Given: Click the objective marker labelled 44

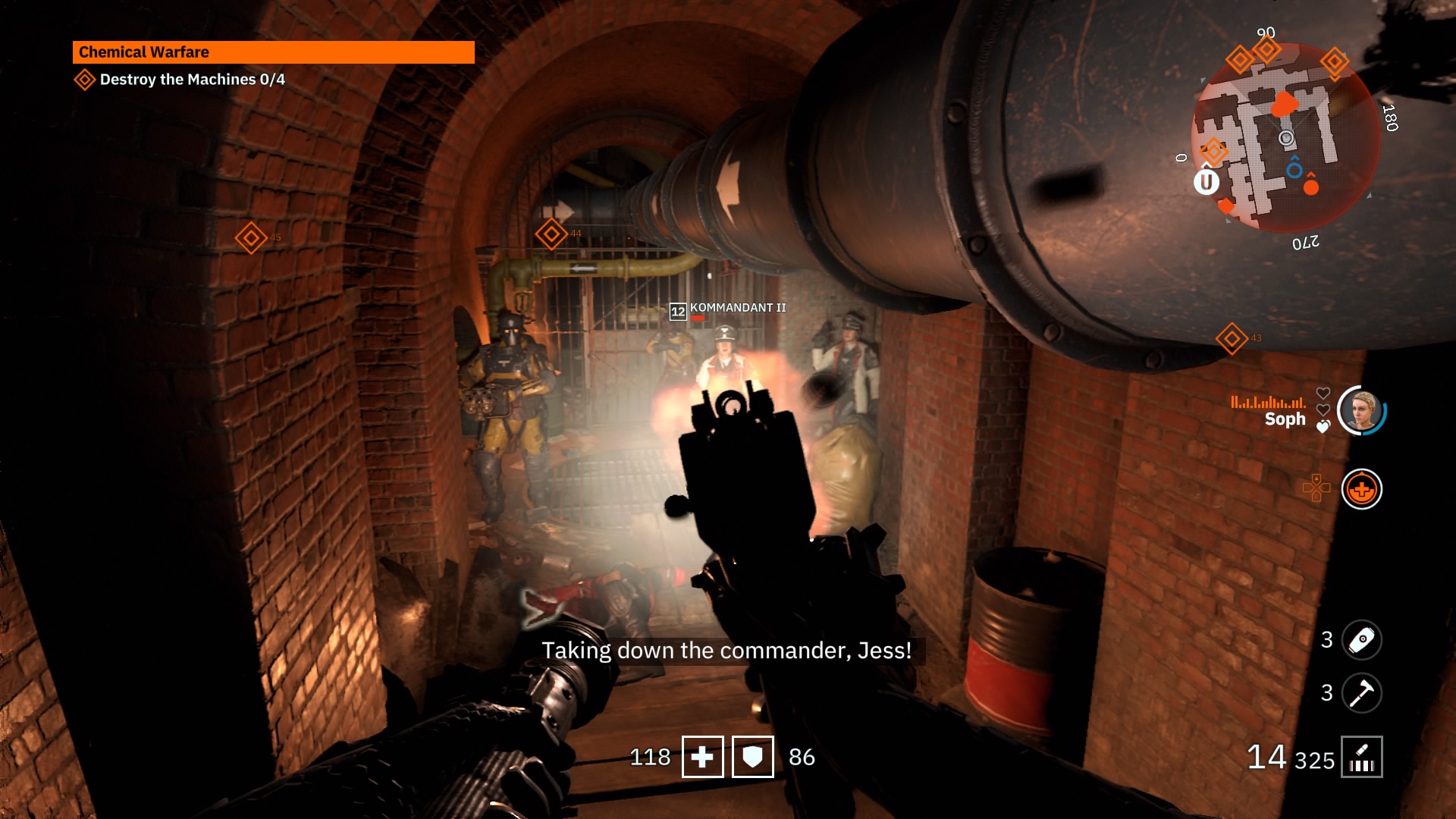Looking at the screenshot, I should tap(551, 234).
